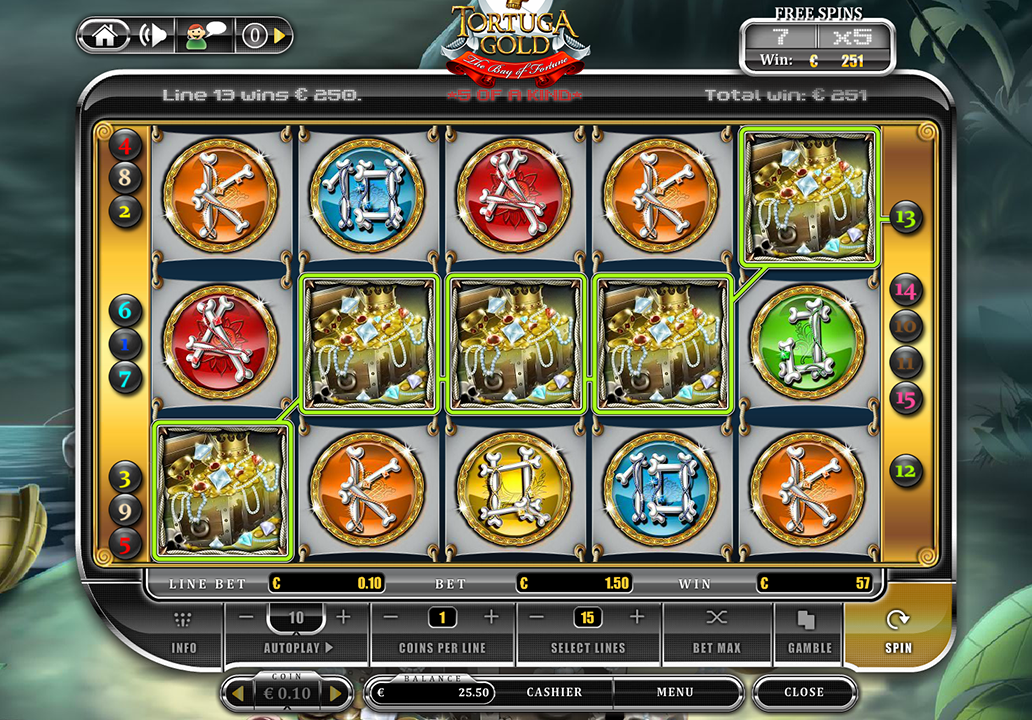Toggle sound with the speaker icon
The image size is (1032, 720).
pos(153,36)
